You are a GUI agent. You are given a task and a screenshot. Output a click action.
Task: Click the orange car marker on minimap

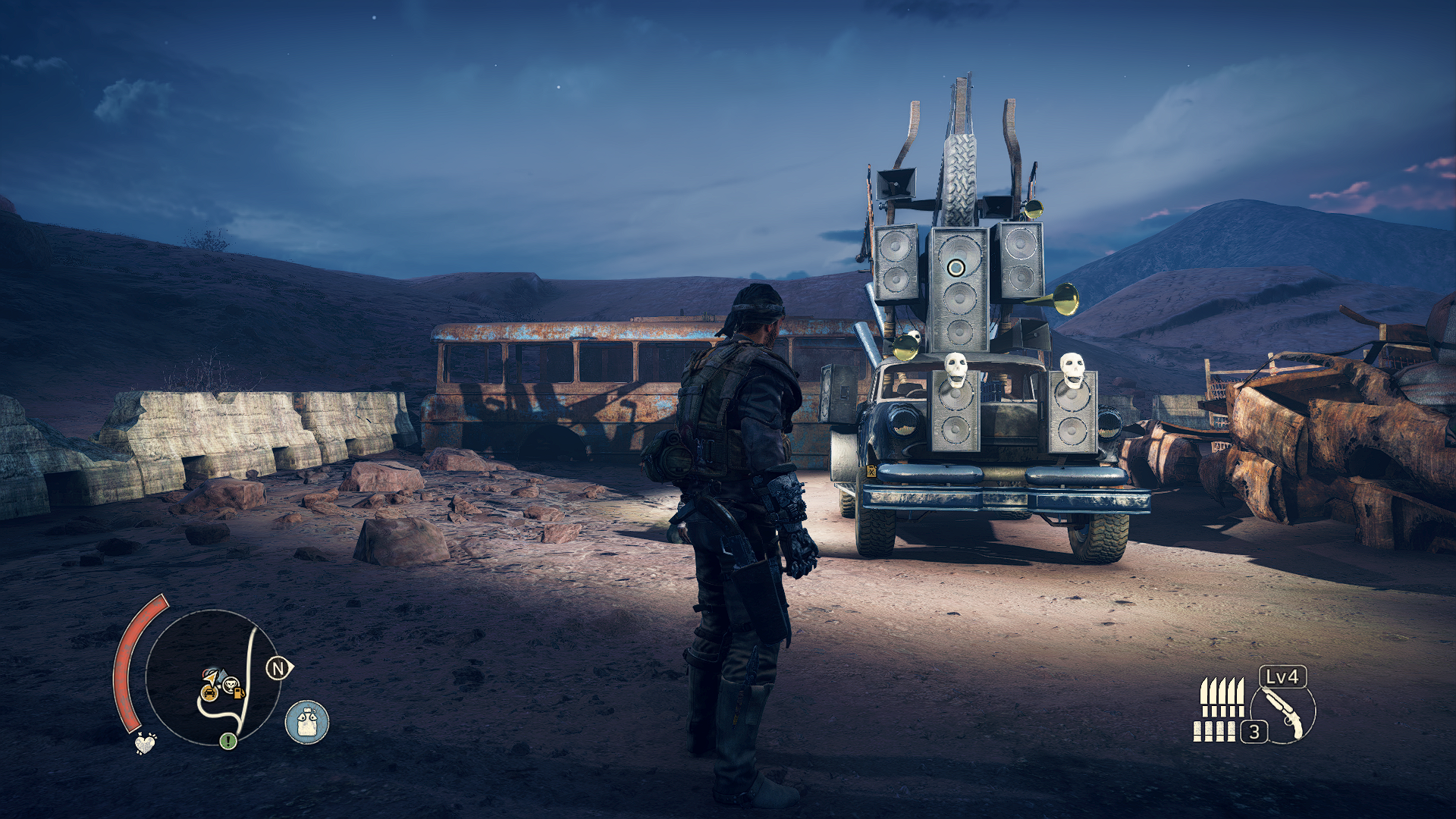pos(209,692)
